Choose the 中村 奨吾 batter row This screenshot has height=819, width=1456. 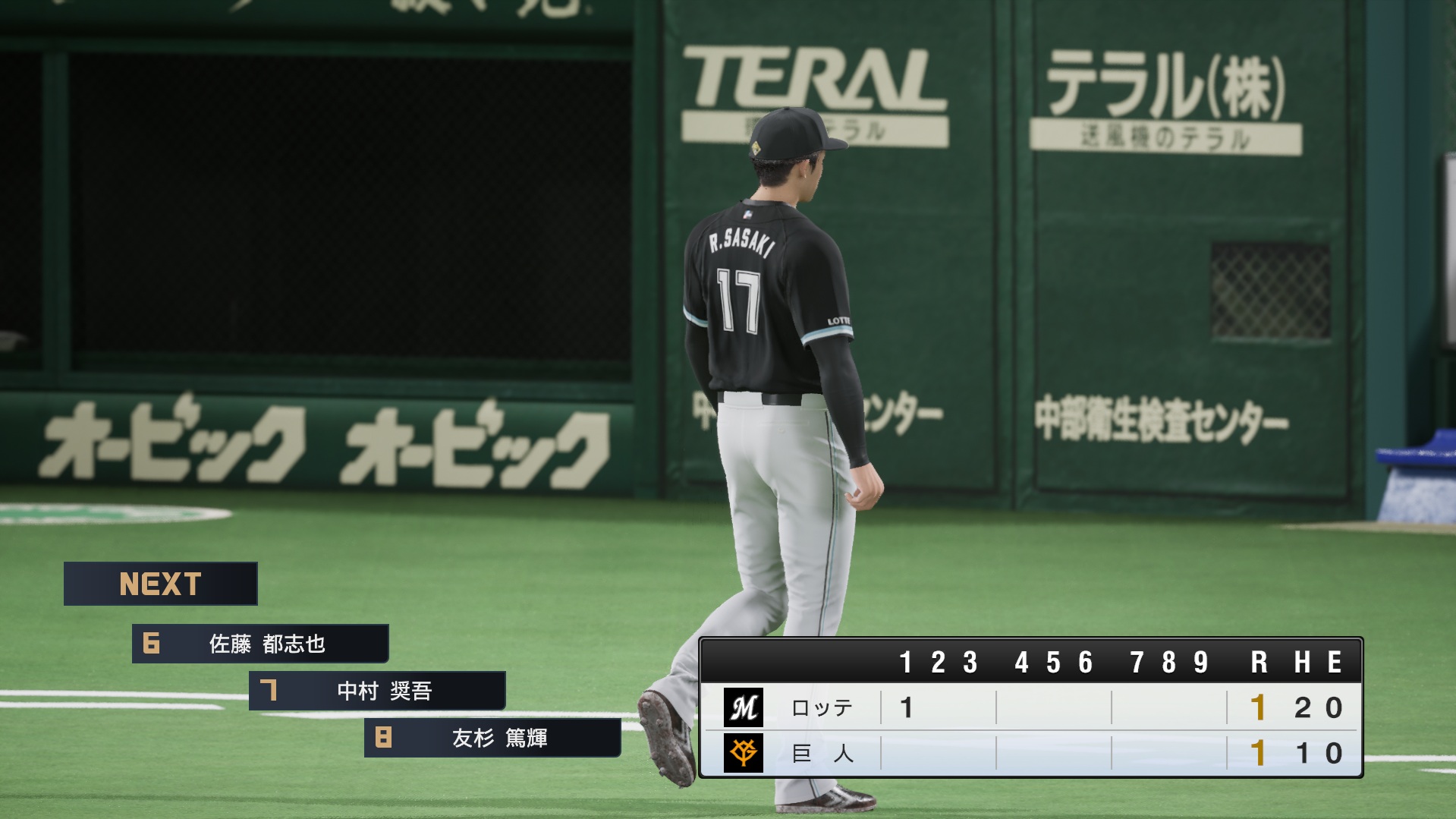(x=377, y=691)
